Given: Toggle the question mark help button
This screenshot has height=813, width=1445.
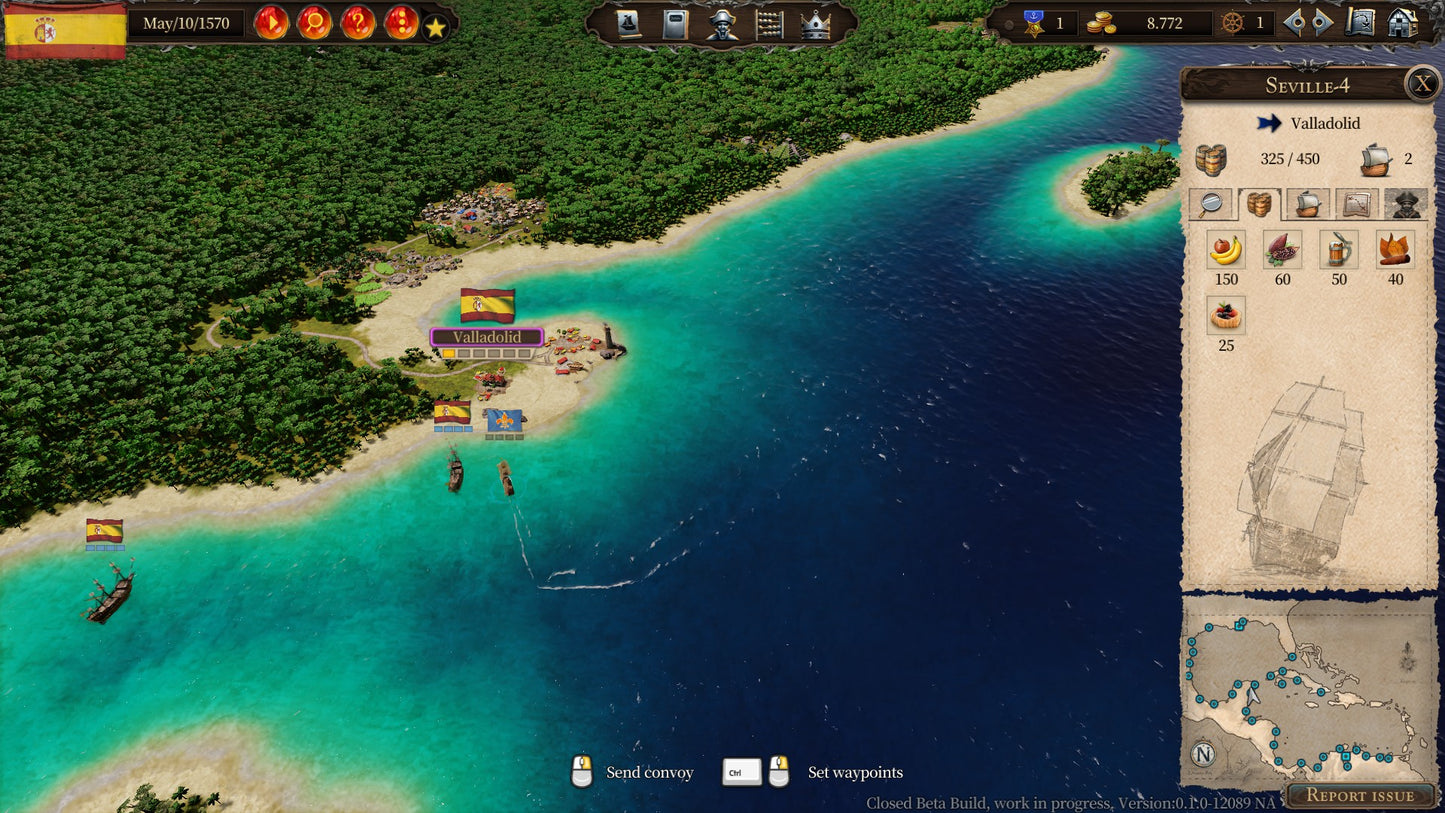Looking at the screenshot, I should click(x=357, y=23).
